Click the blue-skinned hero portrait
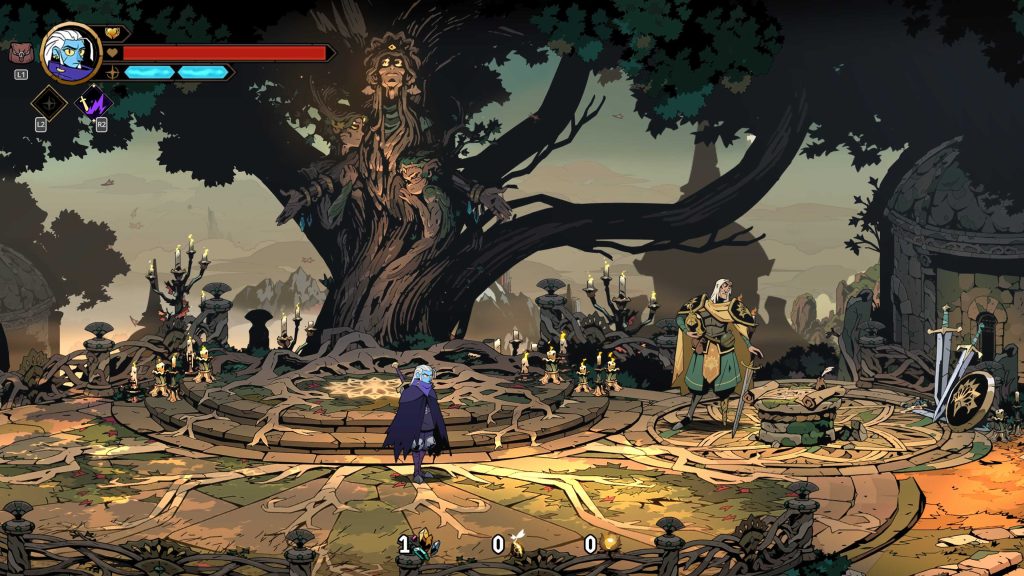The height and width of the screenshot is (576, 1024). (x=71, y=52)
